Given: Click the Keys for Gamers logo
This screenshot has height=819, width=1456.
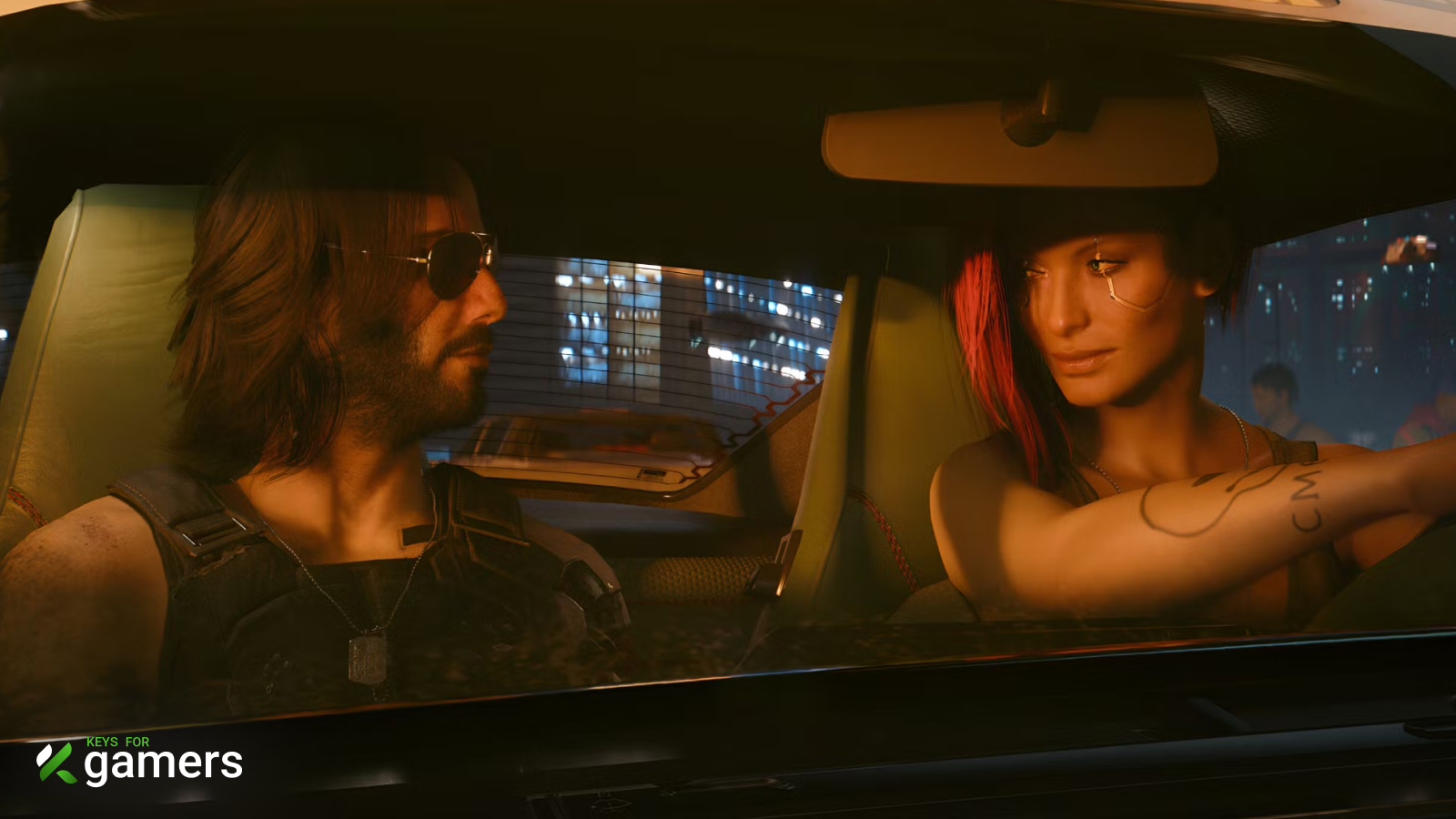Looking at the screenshot, I should click(139, 762).
